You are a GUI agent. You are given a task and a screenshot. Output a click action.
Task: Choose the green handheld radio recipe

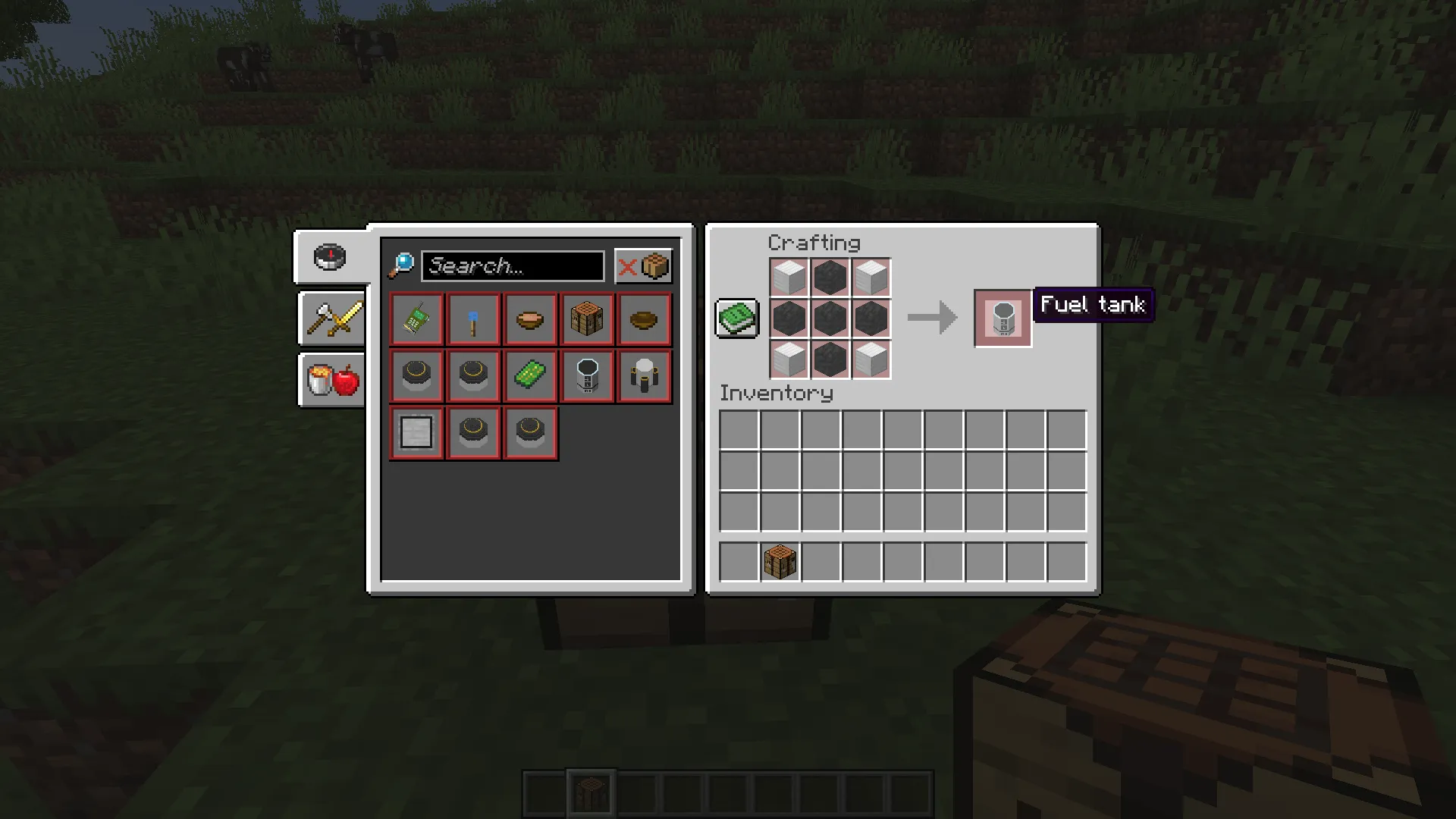[416, 320]
